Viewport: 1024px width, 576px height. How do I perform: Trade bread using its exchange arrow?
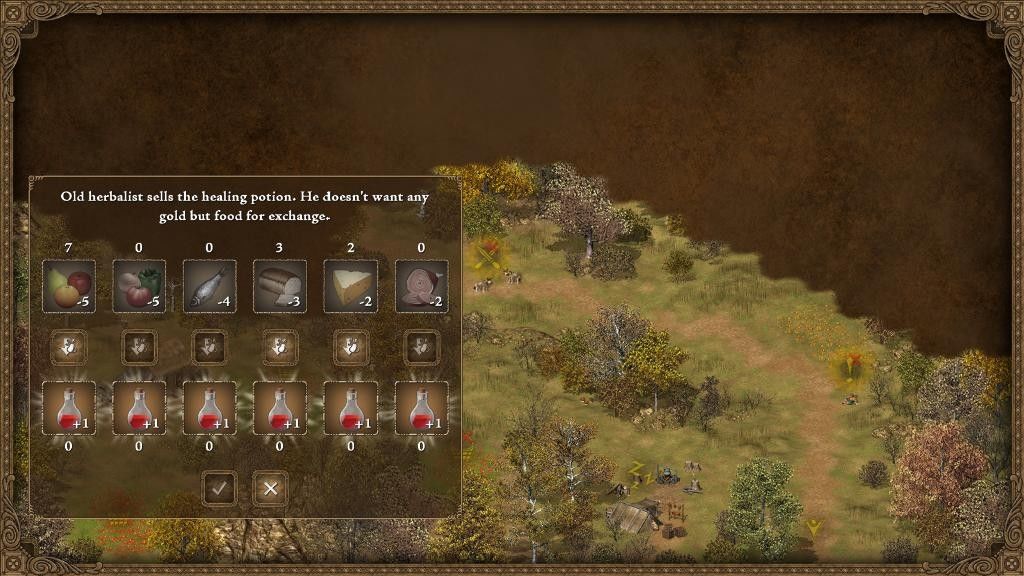[280, 347]
